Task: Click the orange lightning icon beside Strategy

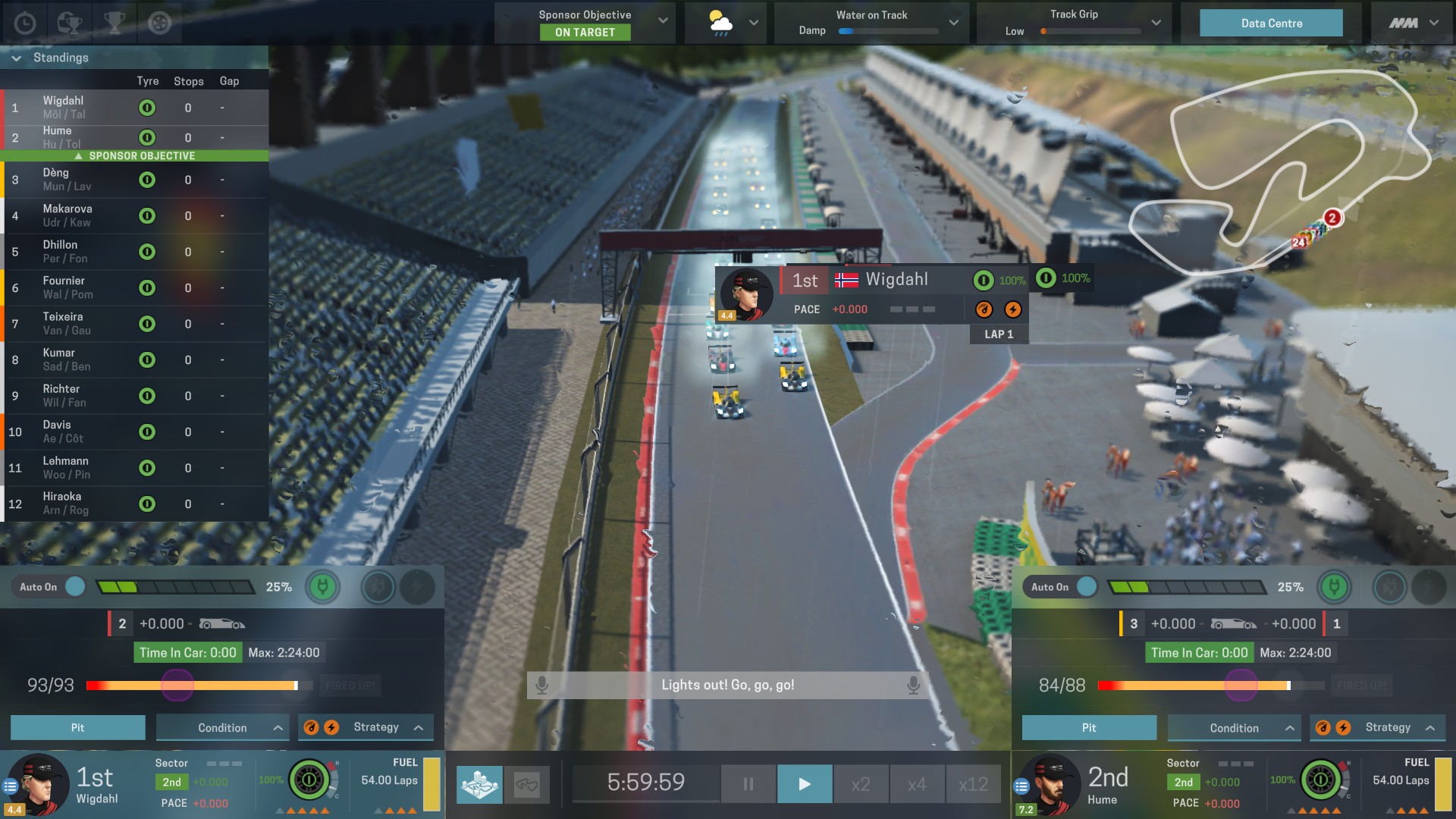Action: [x=332, y=726]
